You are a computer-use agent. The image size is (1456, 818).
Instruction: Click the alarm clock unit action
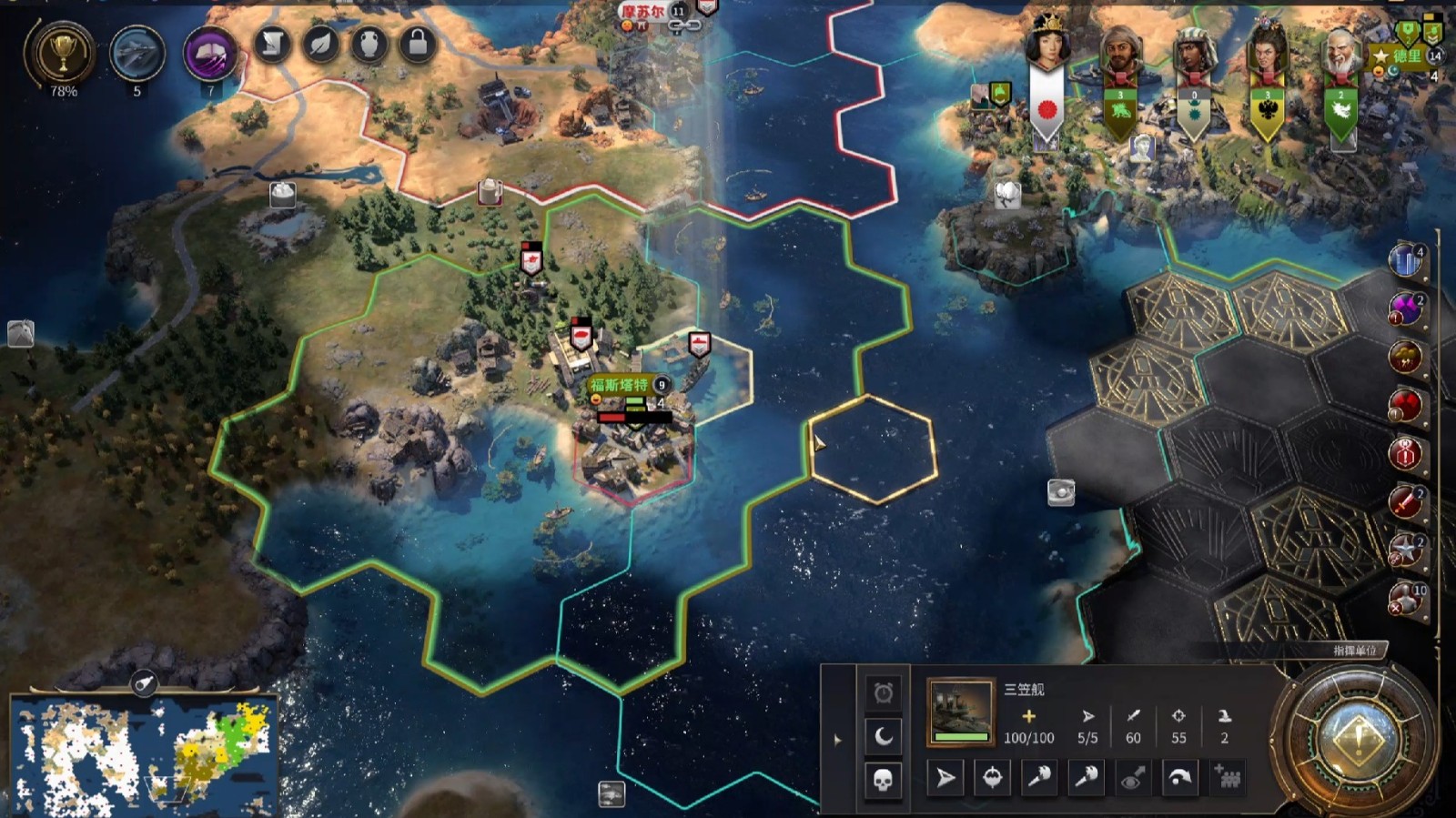pyautogui.click(x=883, y=693)
